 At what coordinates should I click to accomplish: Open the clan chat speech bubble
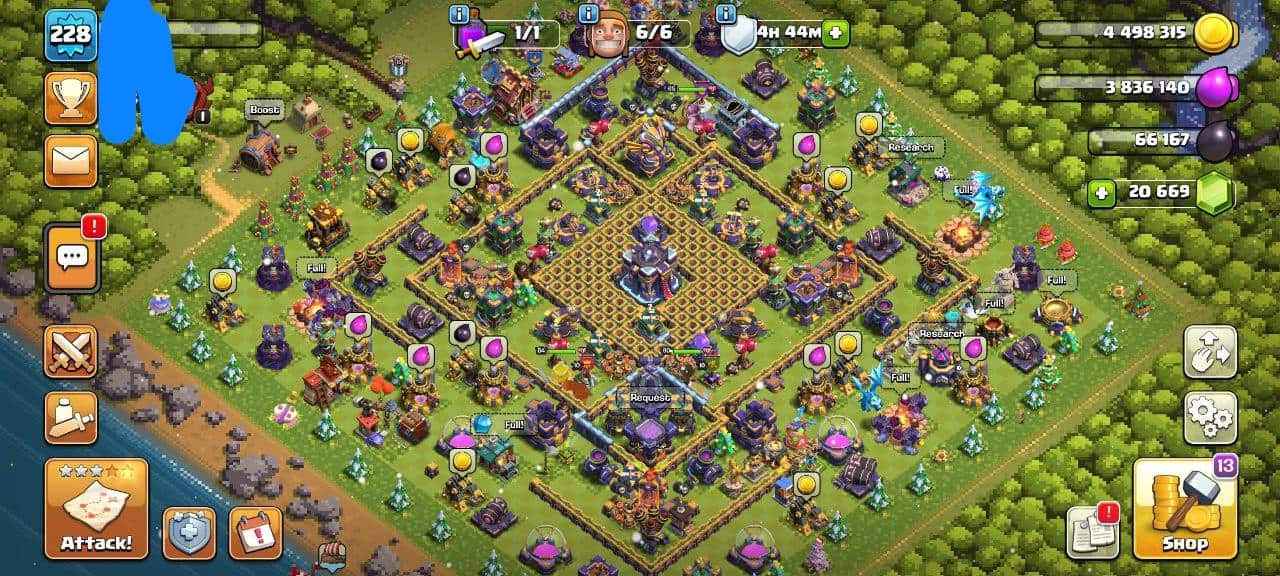pos(70,257)
